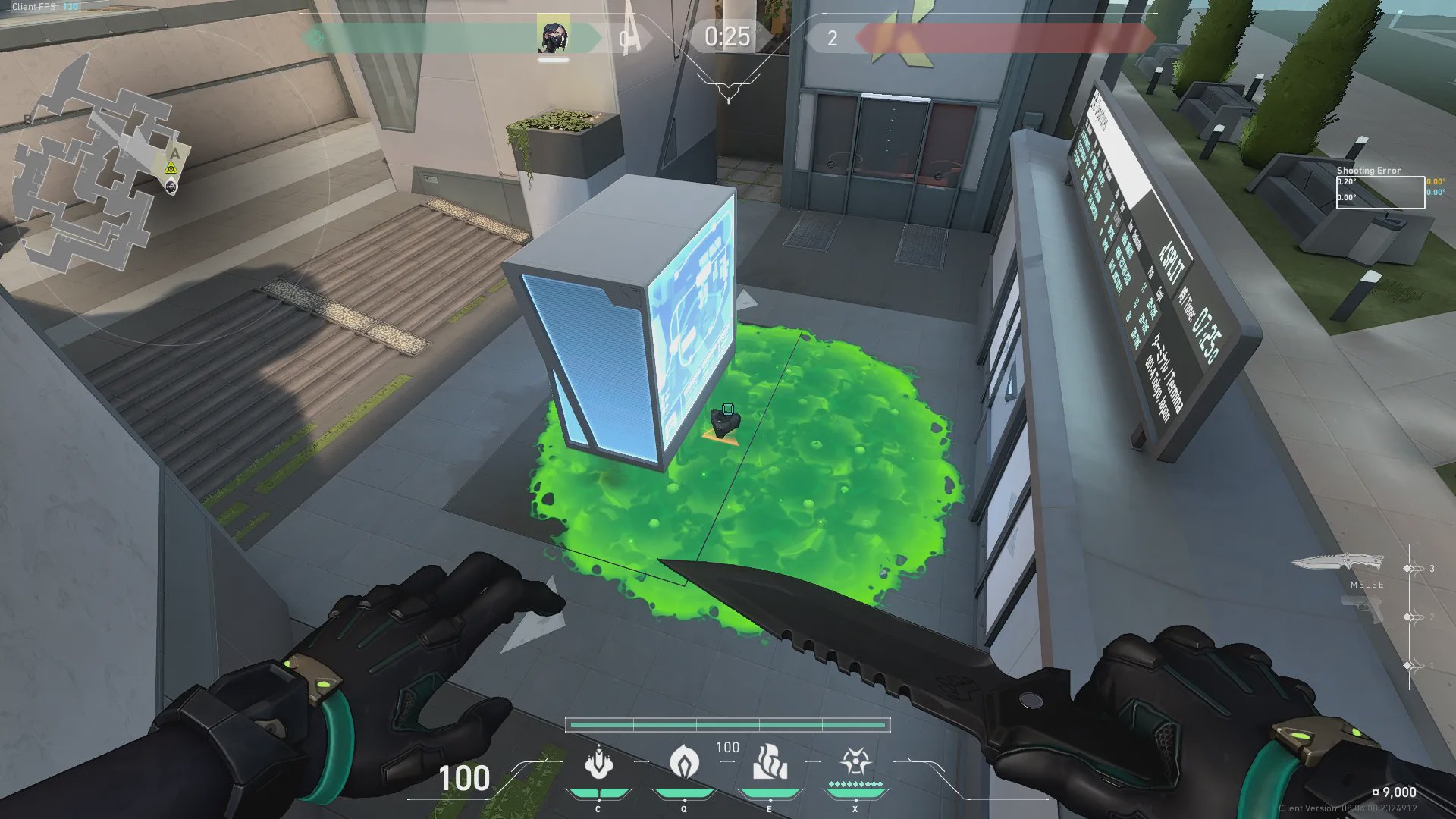The image size is (1456, 819).
Task: Choose the Toxic Screen ability icon
Action: [770, 762]
